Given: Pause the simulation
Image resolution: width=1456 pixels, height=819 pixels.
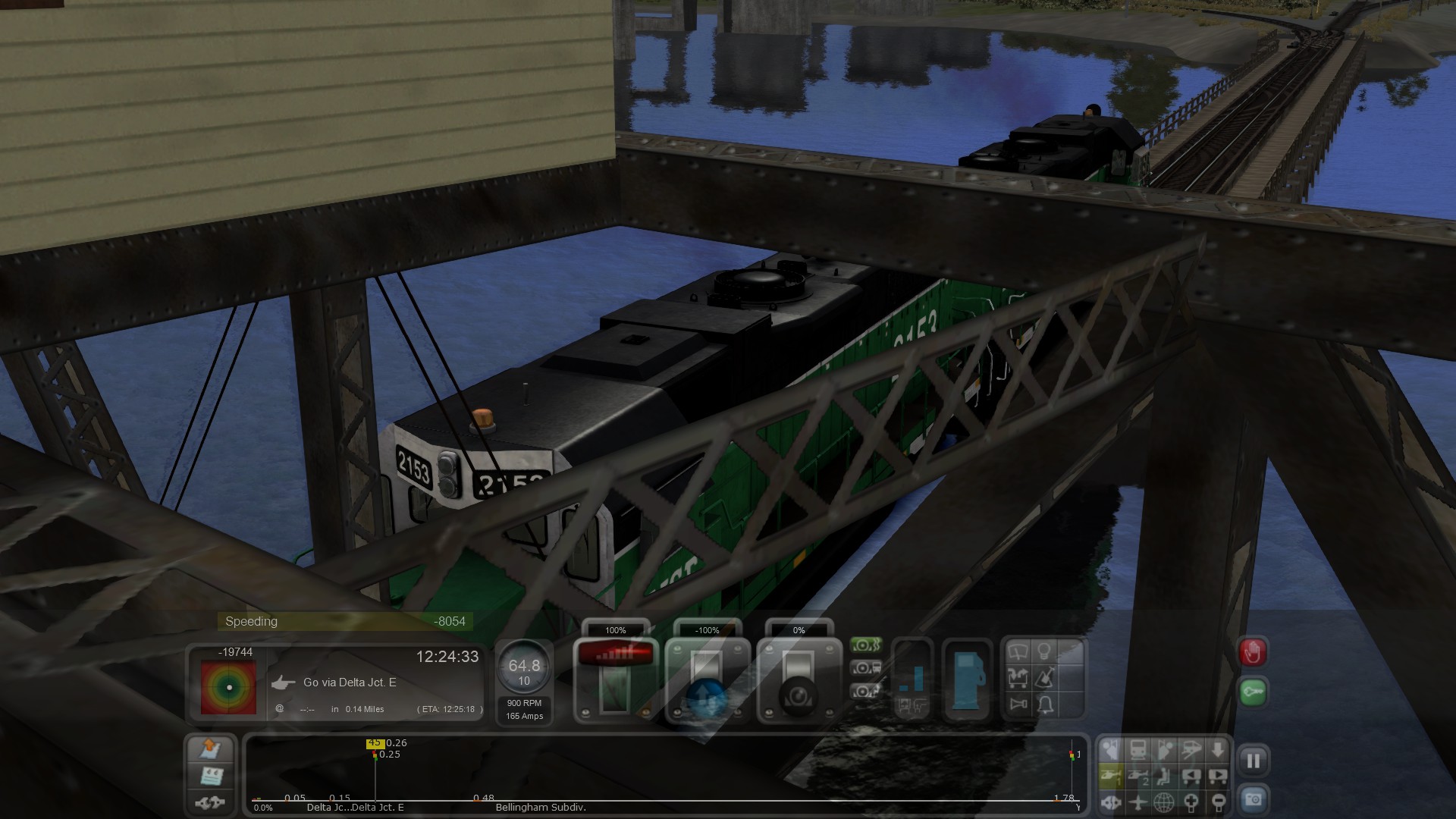Looking at the screenshot, I should [1253, 761].
